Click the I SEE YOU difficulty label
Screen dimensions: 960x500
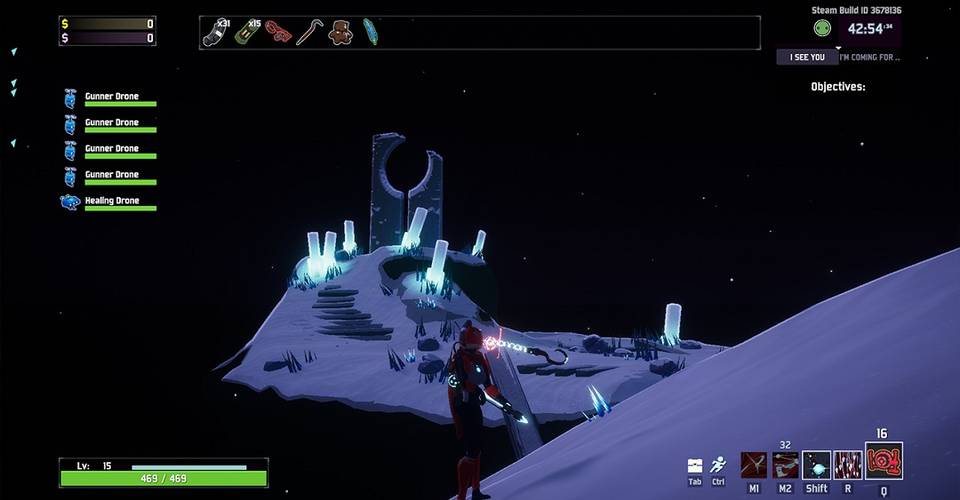point(807,58)
